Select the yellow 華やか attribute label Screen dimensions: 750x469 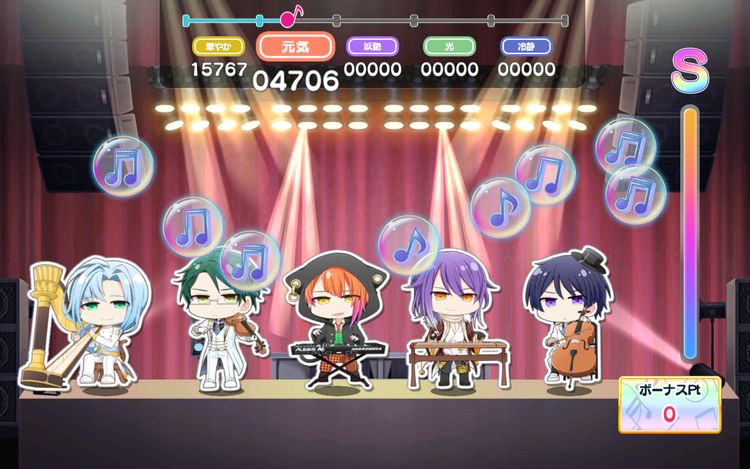[217, 46]
